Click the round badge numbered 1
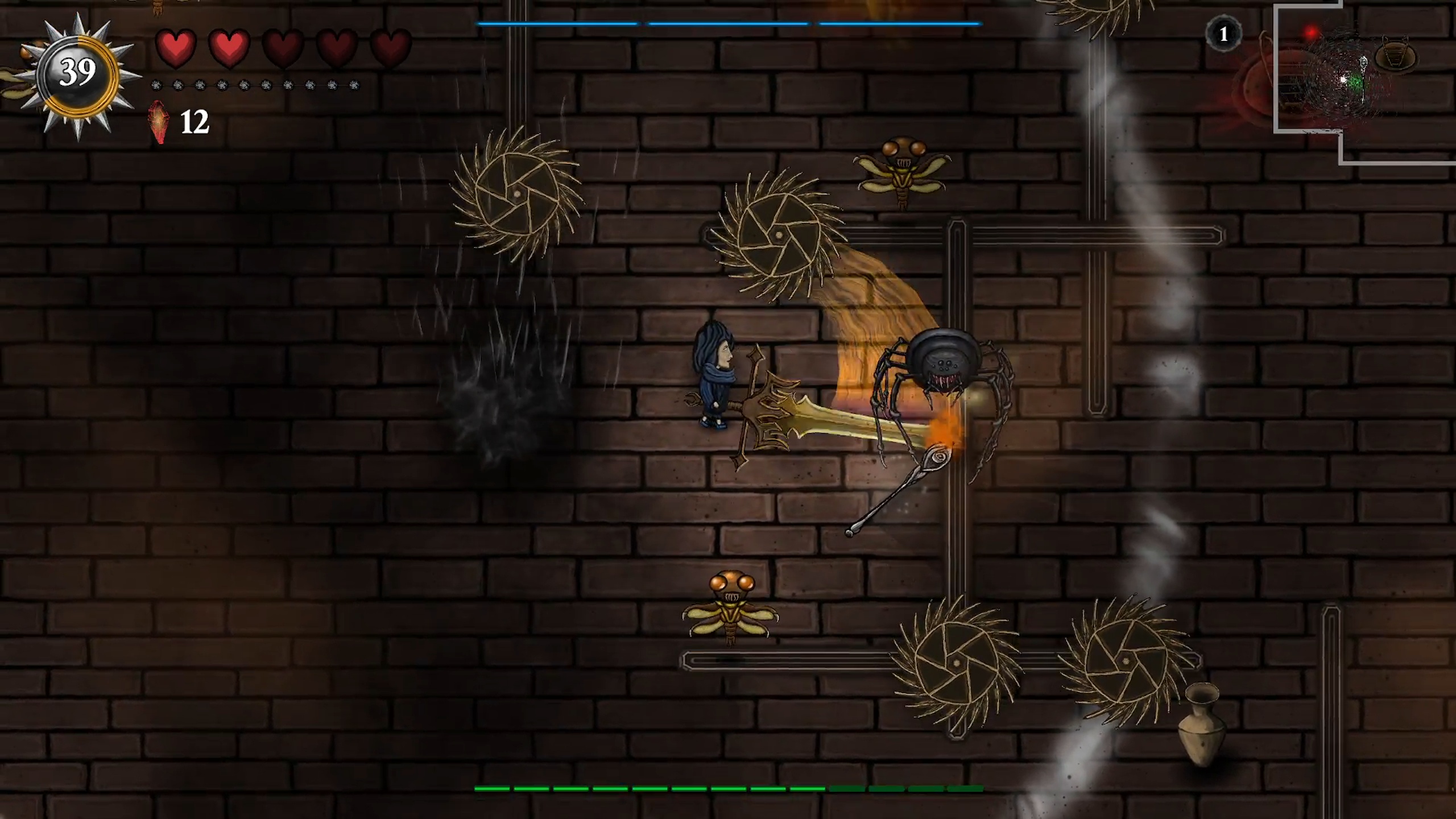 pos(1223,35)
